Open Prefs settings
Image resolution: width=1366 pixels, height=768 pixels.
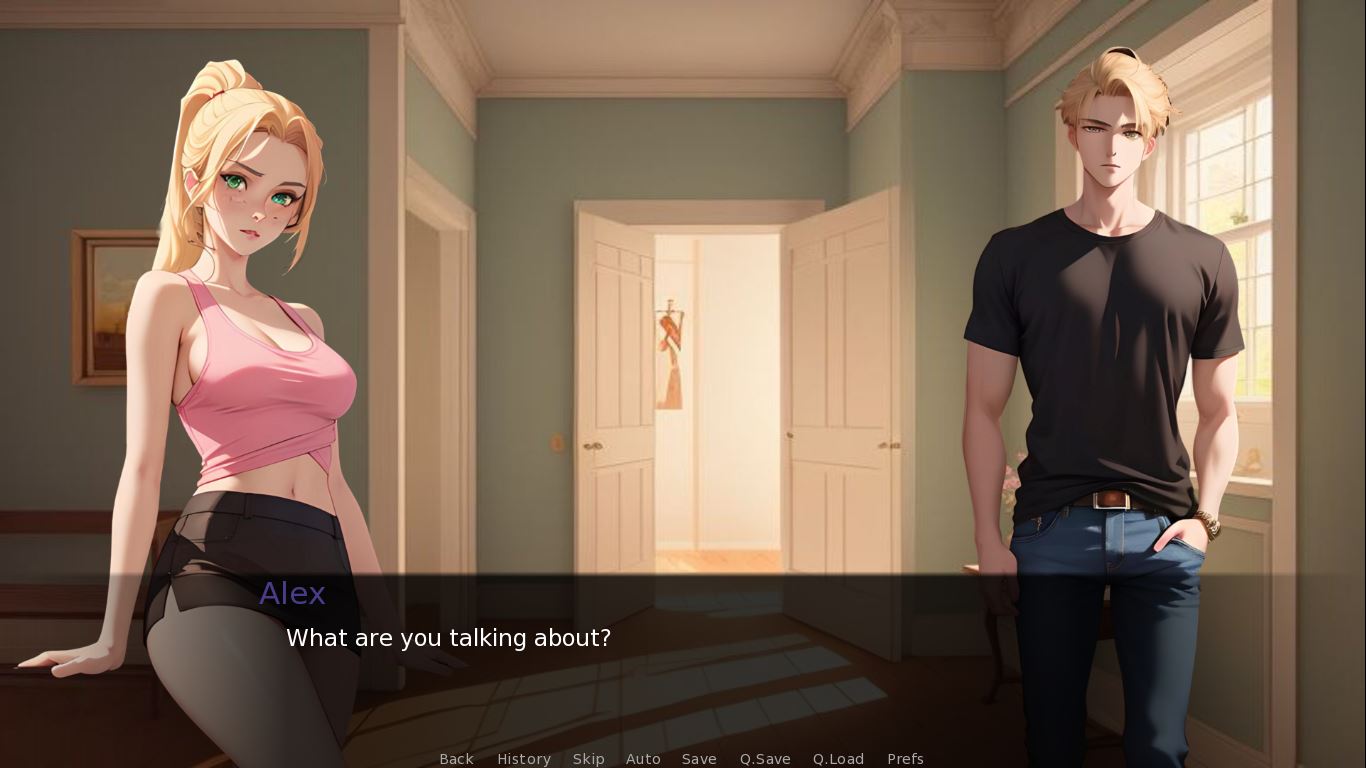click(x=905, y=759)
